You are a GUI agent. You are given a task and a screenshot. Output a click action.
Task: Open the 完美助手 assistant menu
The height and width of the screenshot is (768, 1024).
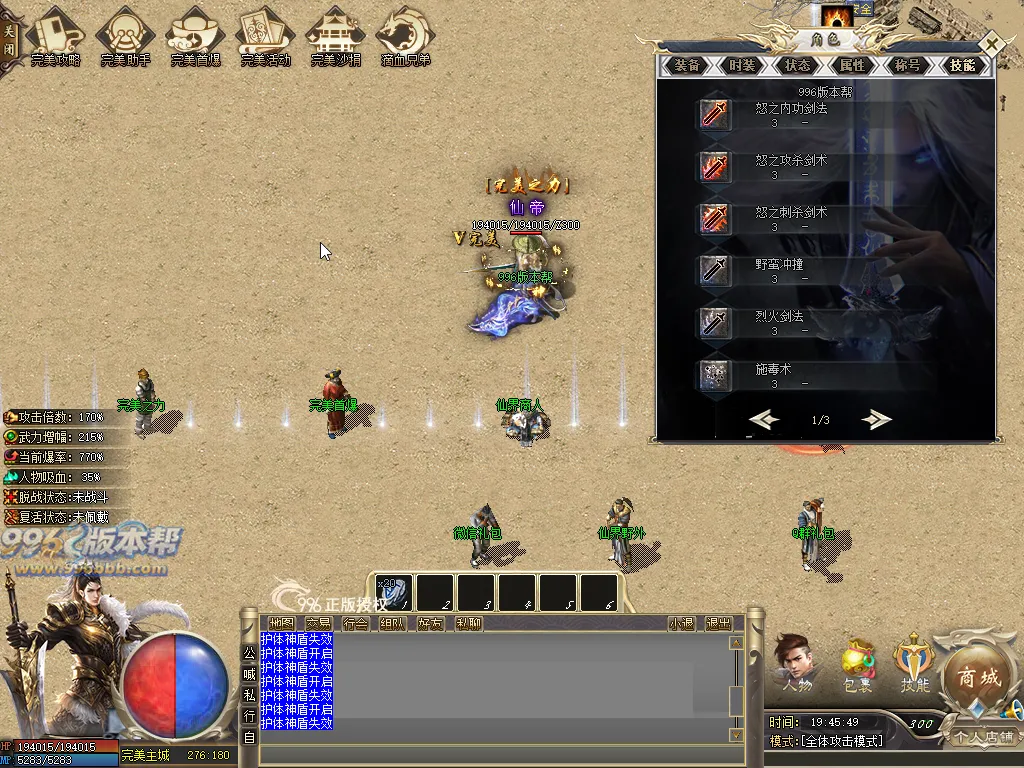point(126,37)
